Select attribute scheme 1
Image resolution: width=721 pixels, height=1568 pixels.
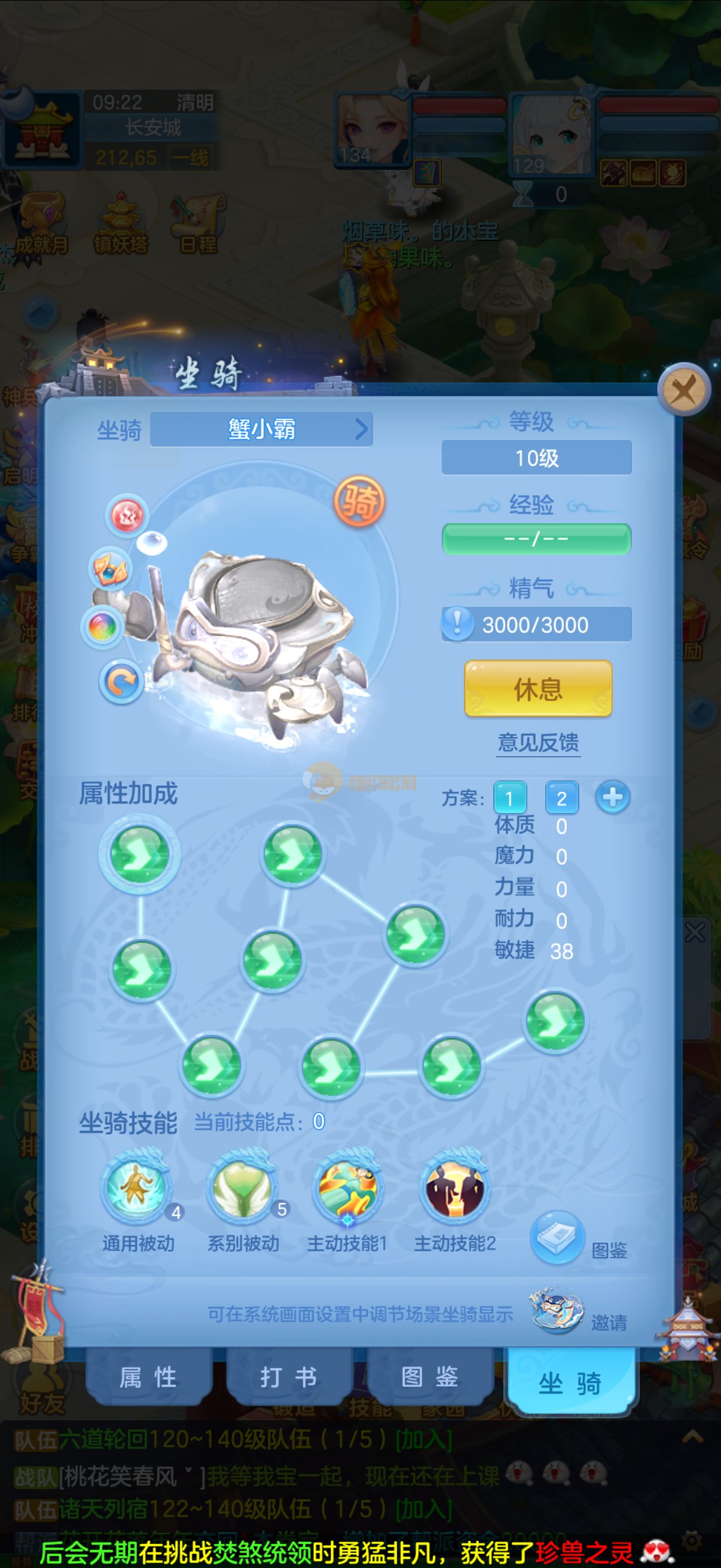point(509,797)
